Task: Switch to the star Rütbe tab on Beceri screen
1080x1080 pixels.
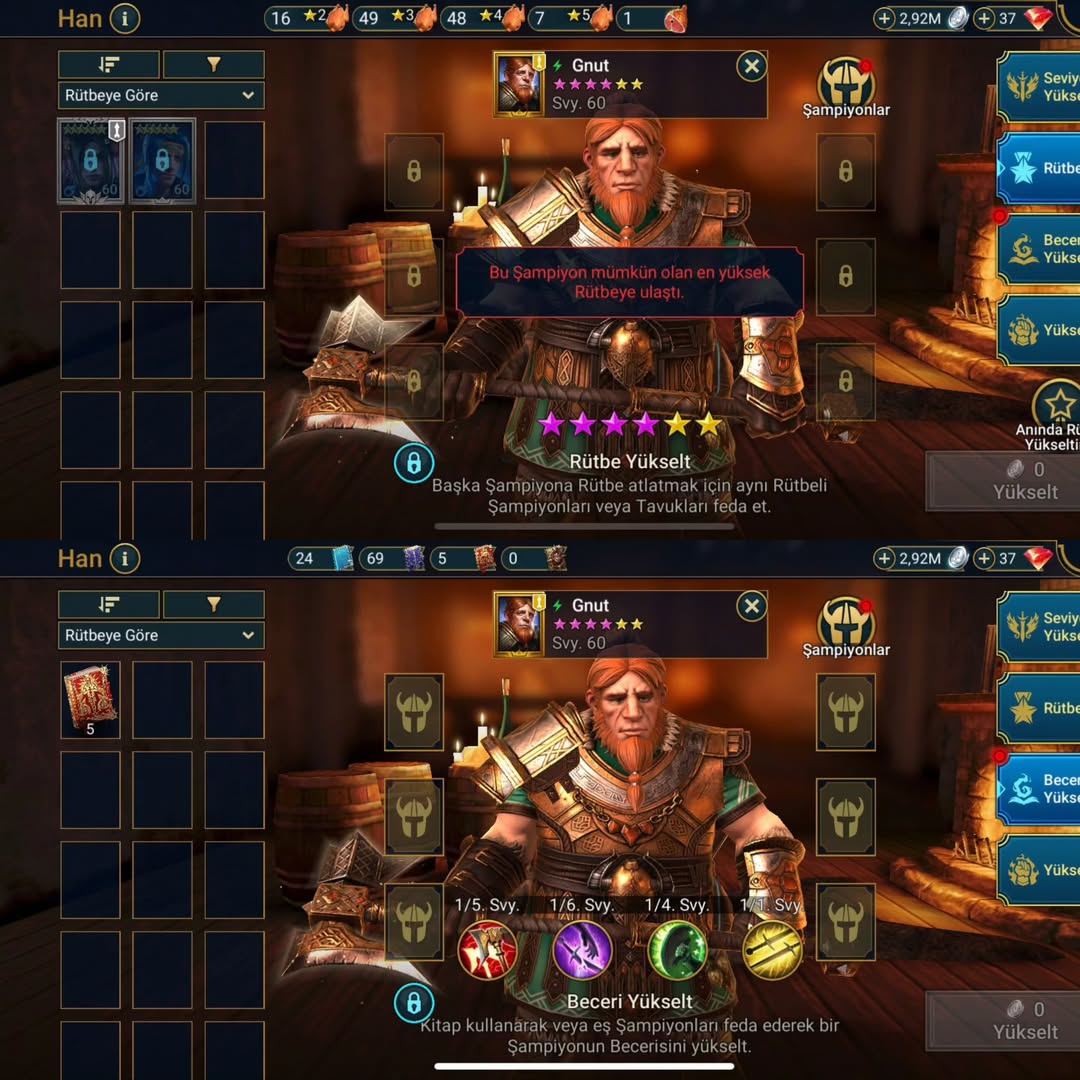Action: 1040,708
